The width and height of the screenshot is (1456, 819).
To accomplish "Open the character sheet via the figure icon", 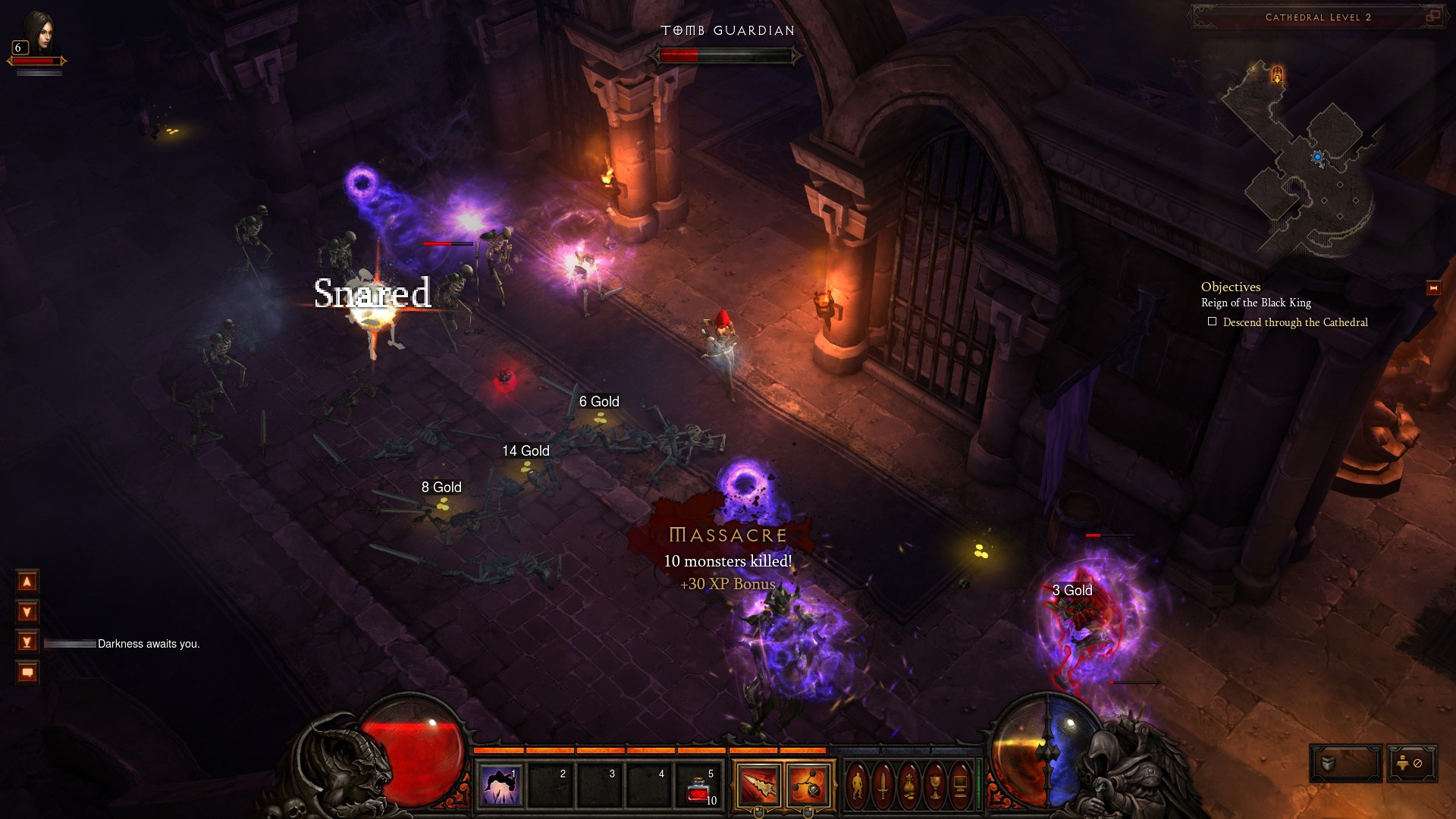I will point(857,786).
